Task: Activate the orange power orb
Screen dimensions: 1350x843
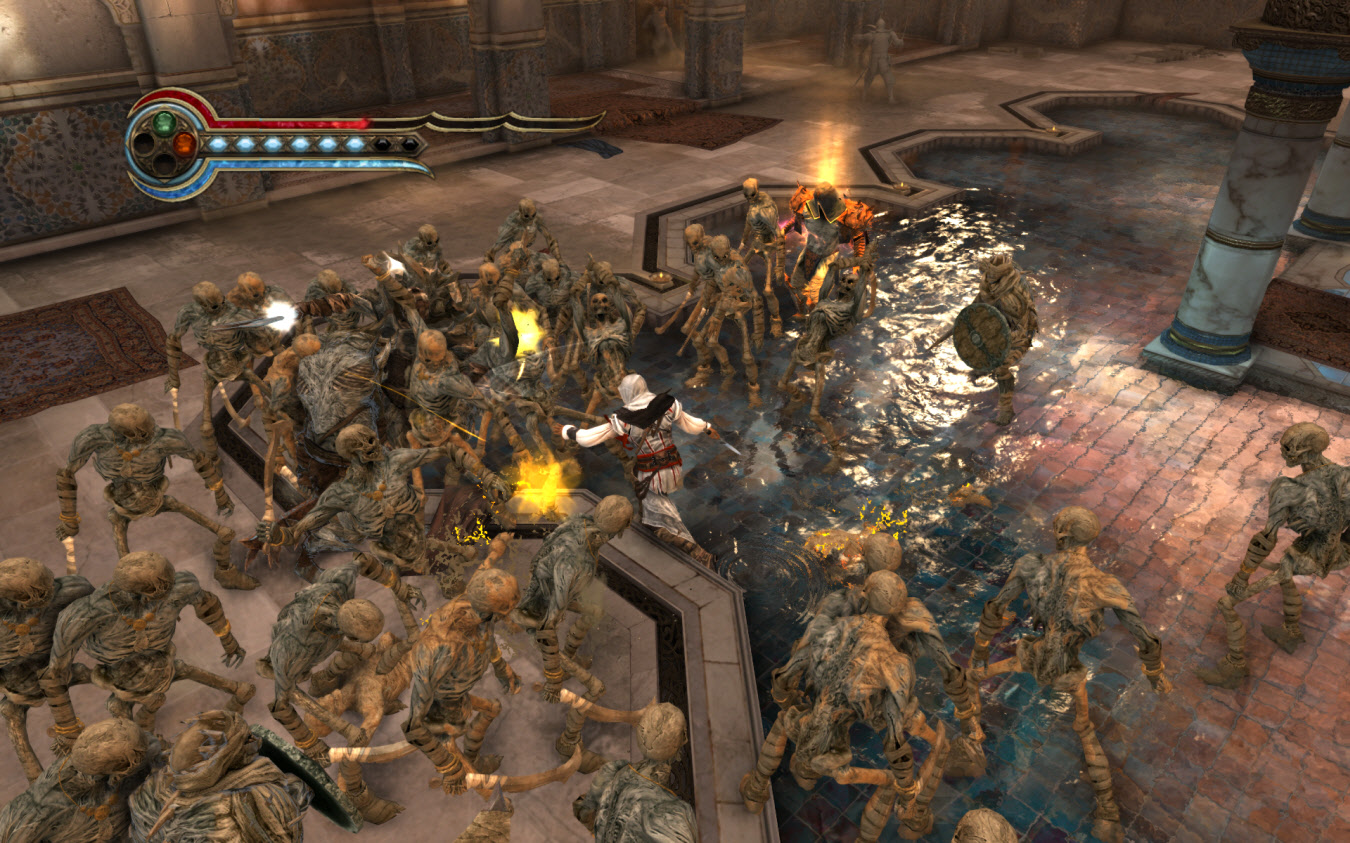Action: tap(184, 144)
